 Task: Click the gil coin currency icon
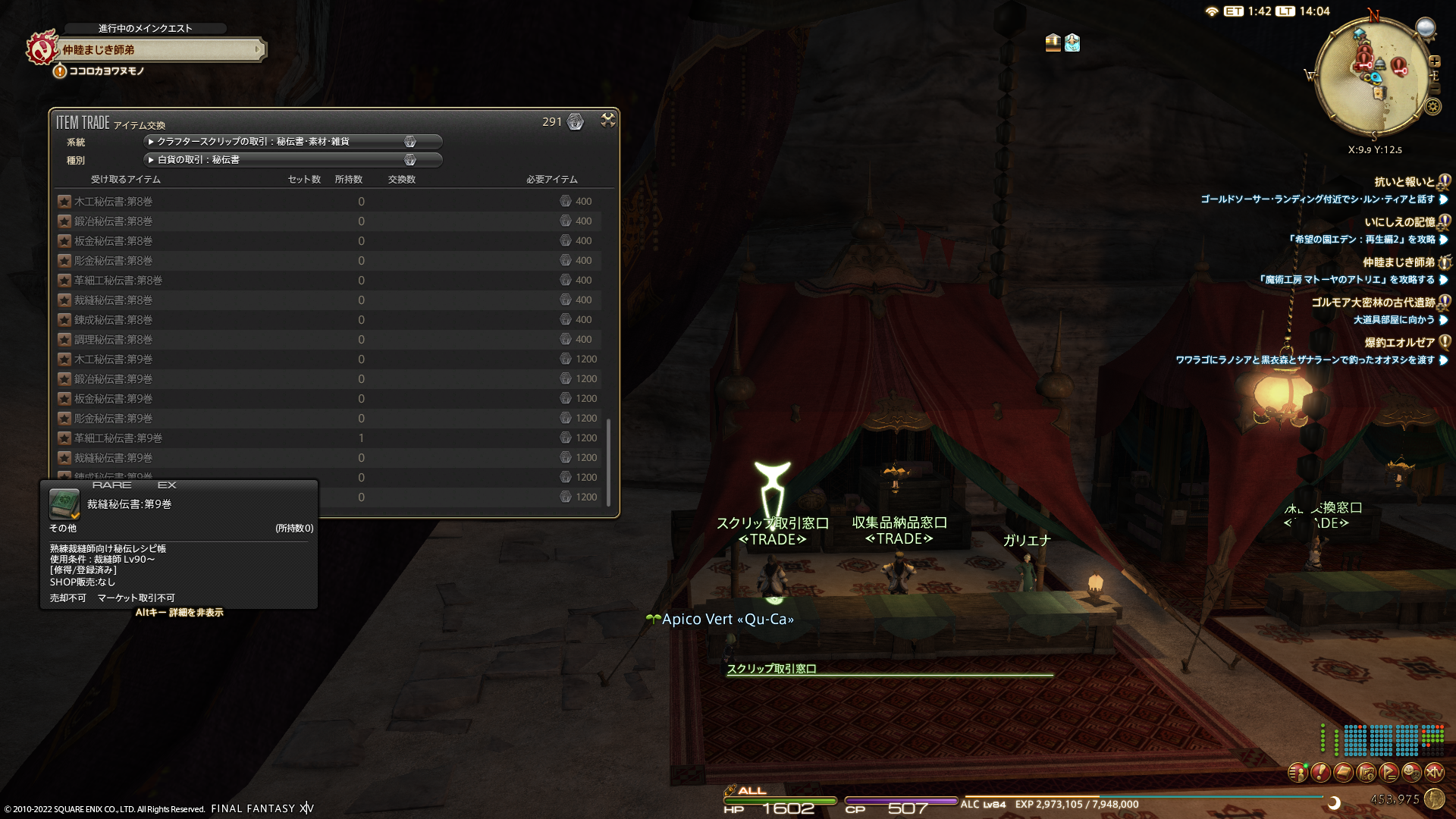(1434, 799)
